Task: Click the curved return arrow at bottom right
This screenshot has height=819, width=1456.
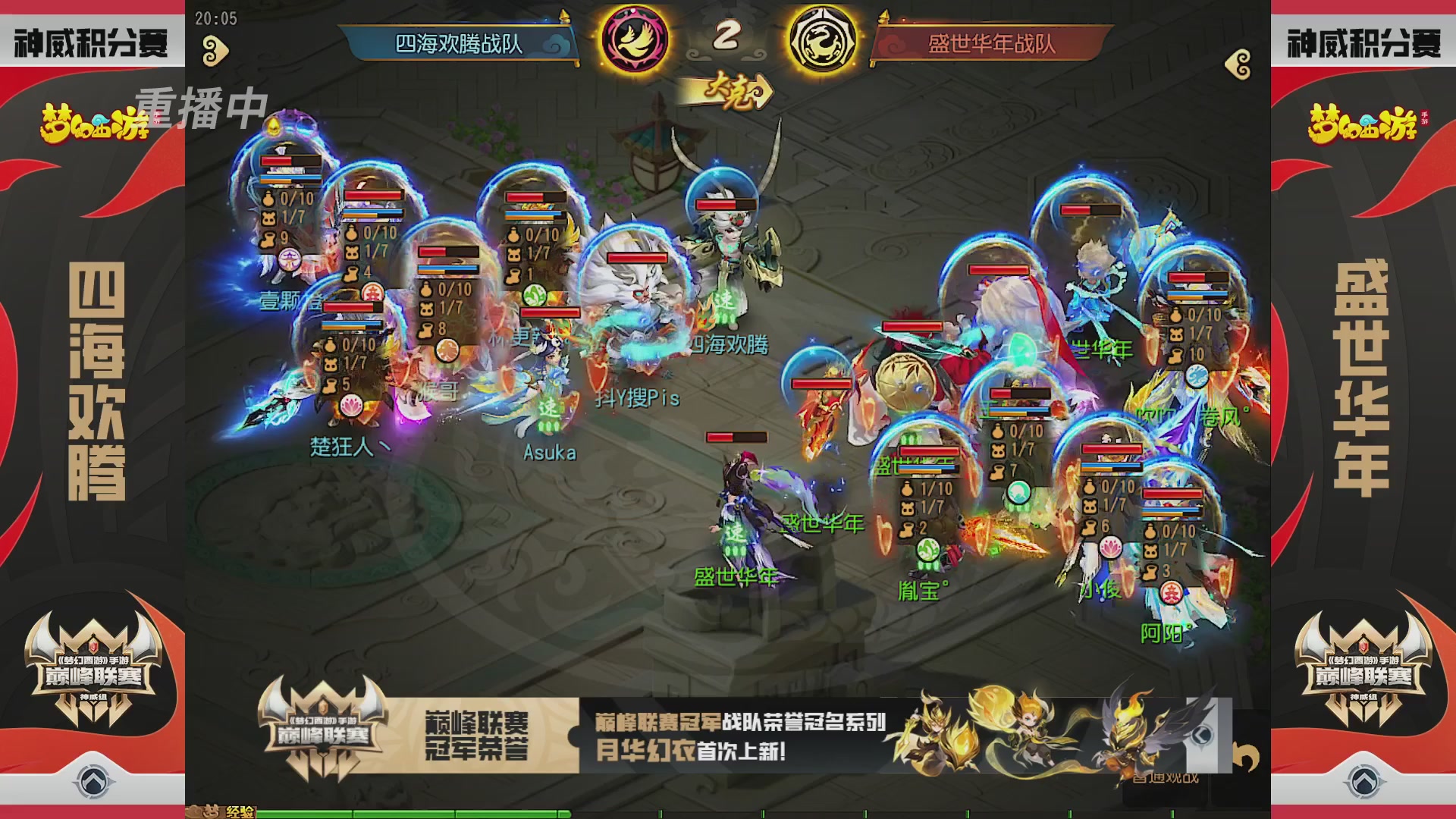Action: tap(1247, 756)
